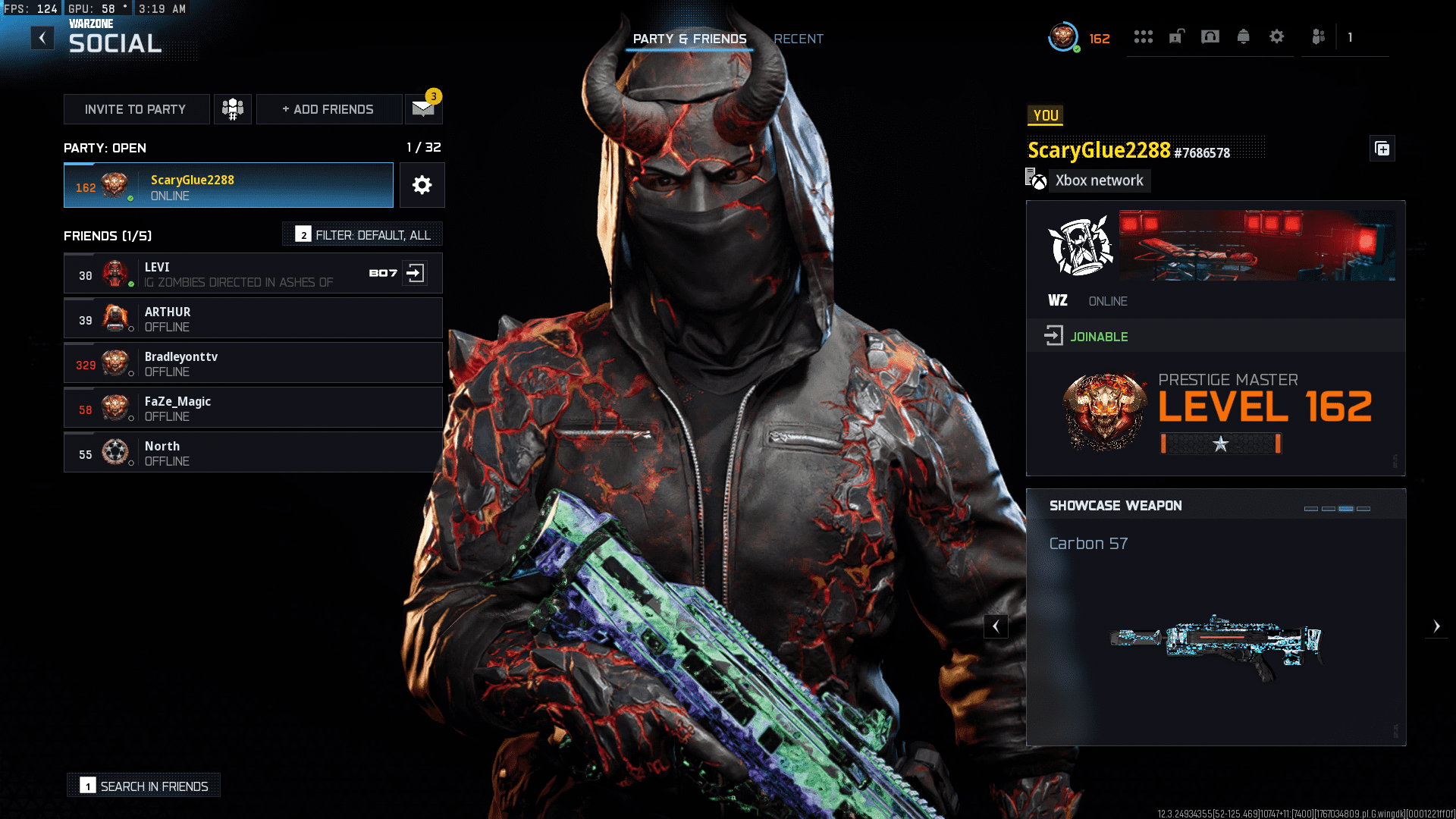Open the headset chat channels icon
The height and width of the screenshot is (819, 1456).
click(x=1210, y=36)
